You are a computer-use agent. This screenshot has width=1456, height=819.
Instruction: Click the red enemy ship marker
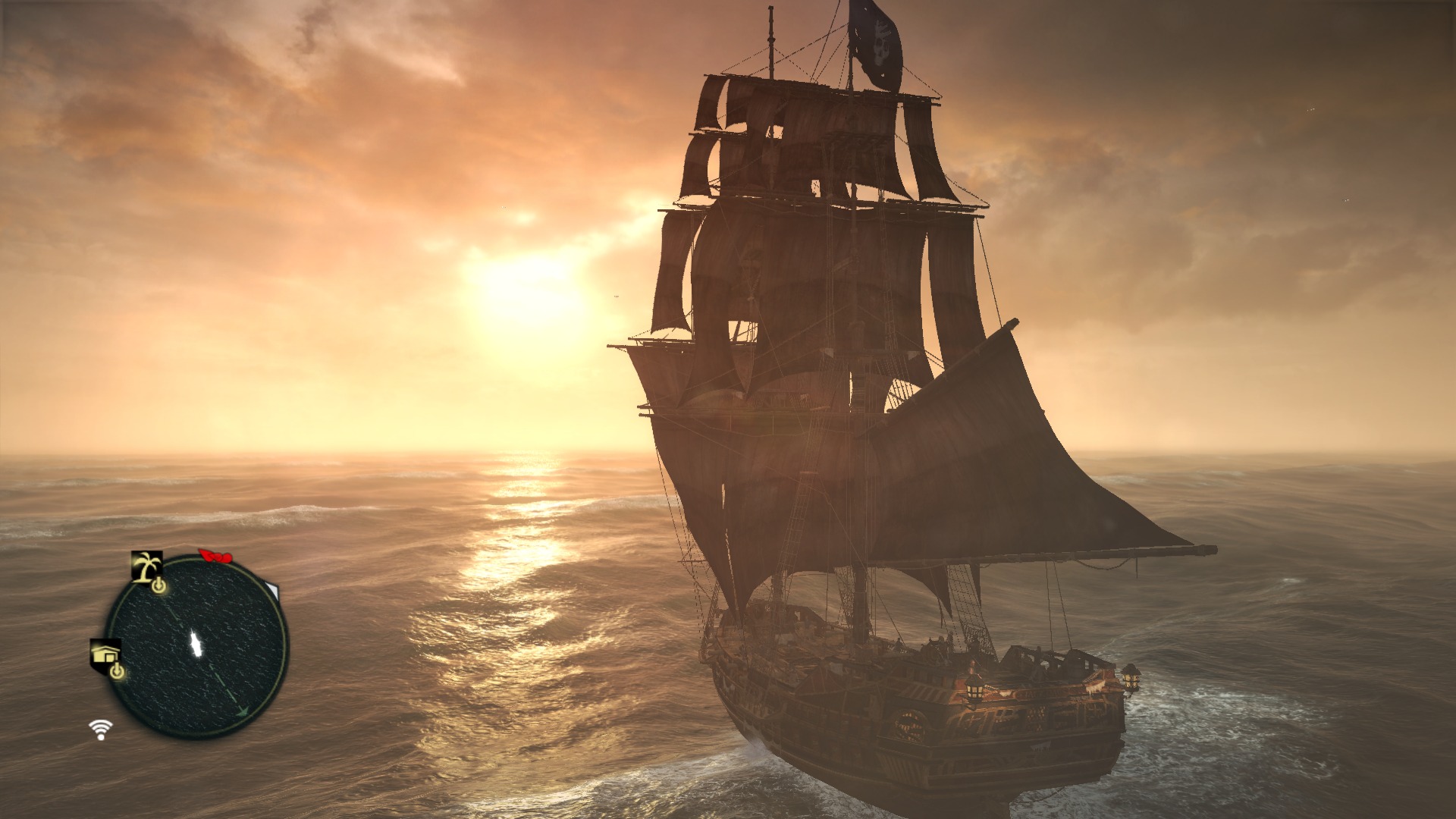point(215,557)
